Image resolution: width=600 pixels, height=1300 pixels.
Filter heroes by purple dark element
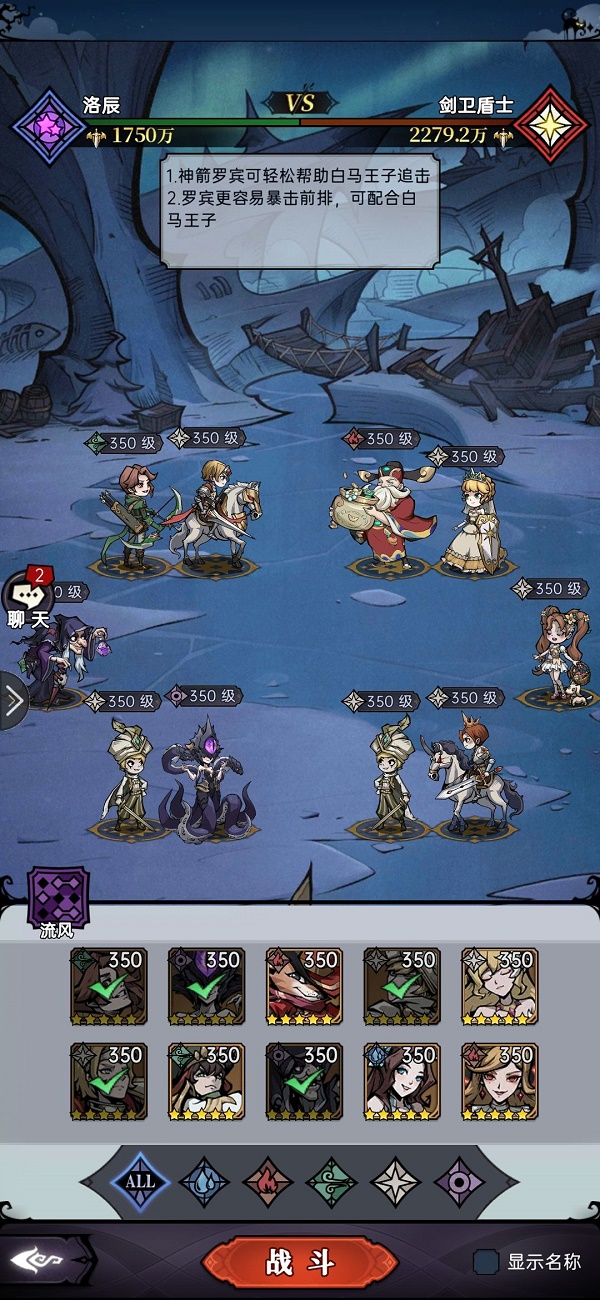pos(460,1182)
